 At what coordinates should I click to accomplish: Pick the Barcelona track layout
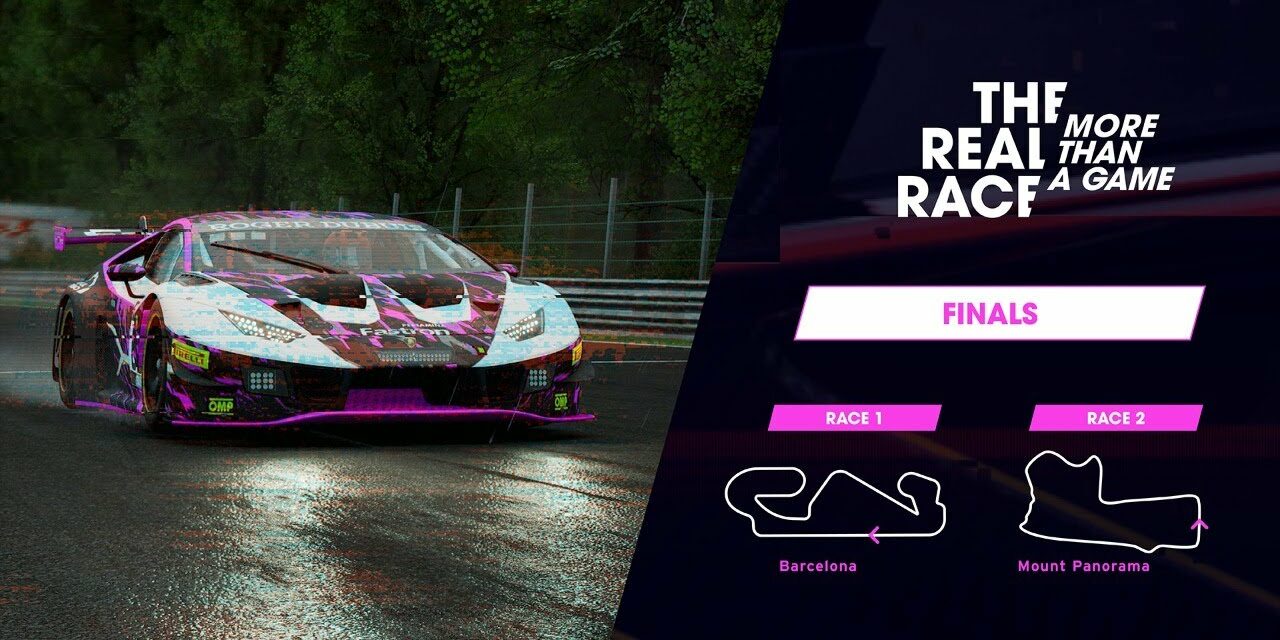pyautogui.click(x=835, y=504)
